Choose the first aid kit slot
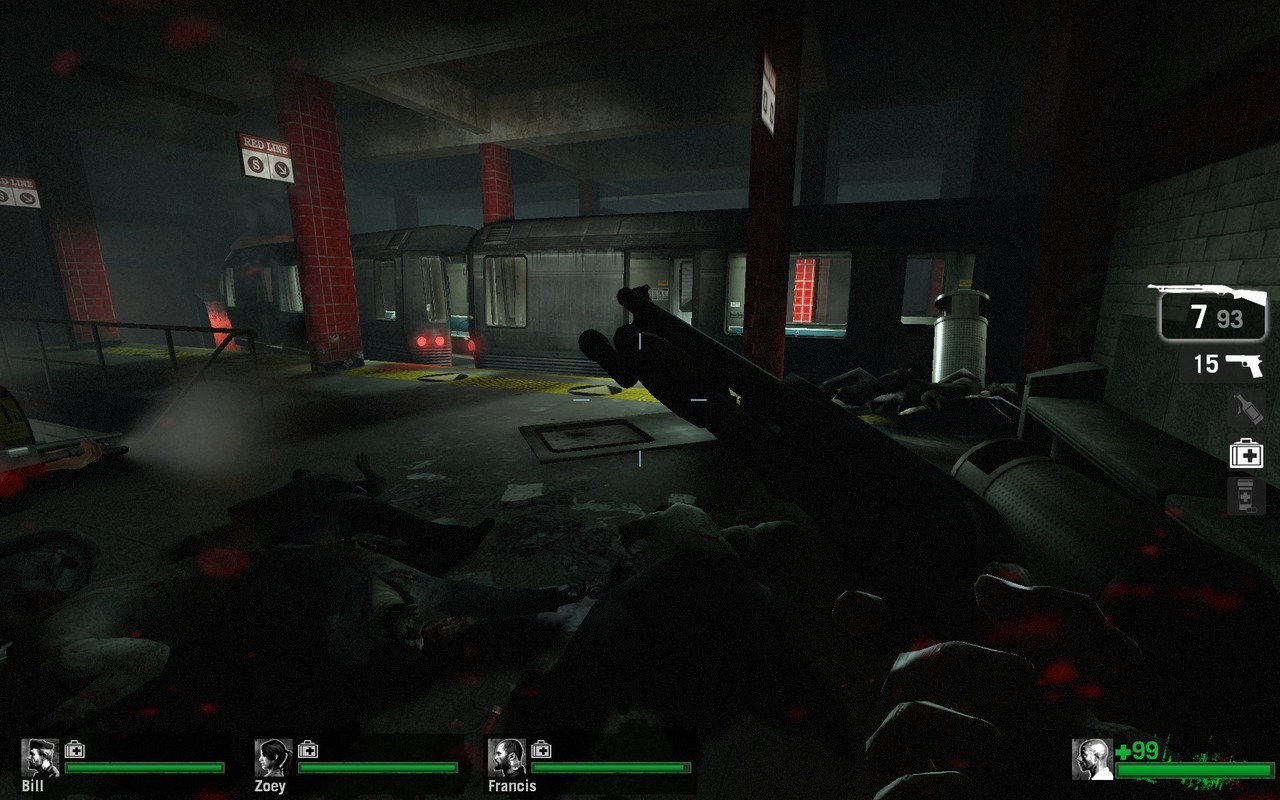The image size is (1280, 800). click(1246, 453)
